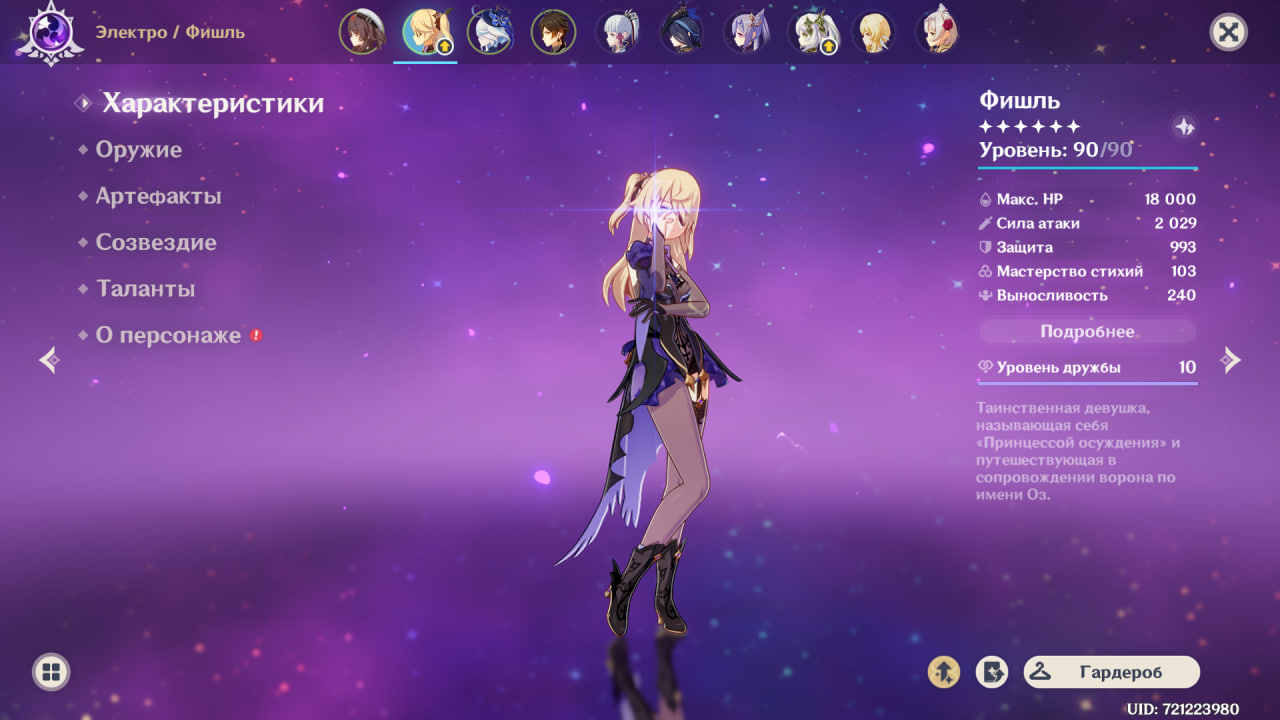The image size is (1280, 720).
Task: Open the Оружие (Weapon) menu entry
Action: [x=138, y=150]
